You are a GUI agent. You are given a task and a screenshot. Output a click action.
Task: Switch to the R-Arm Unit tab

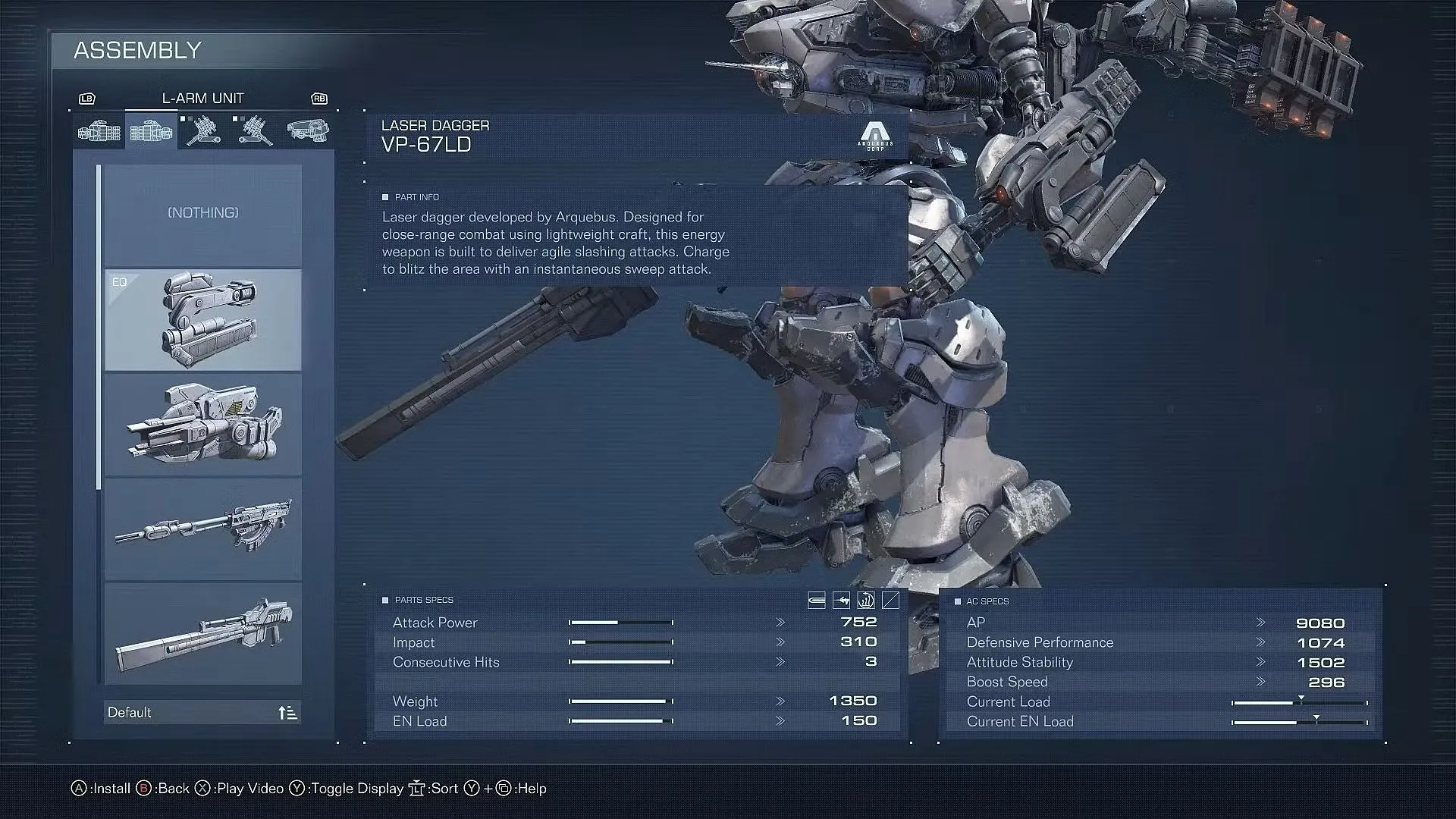(99, 131)
